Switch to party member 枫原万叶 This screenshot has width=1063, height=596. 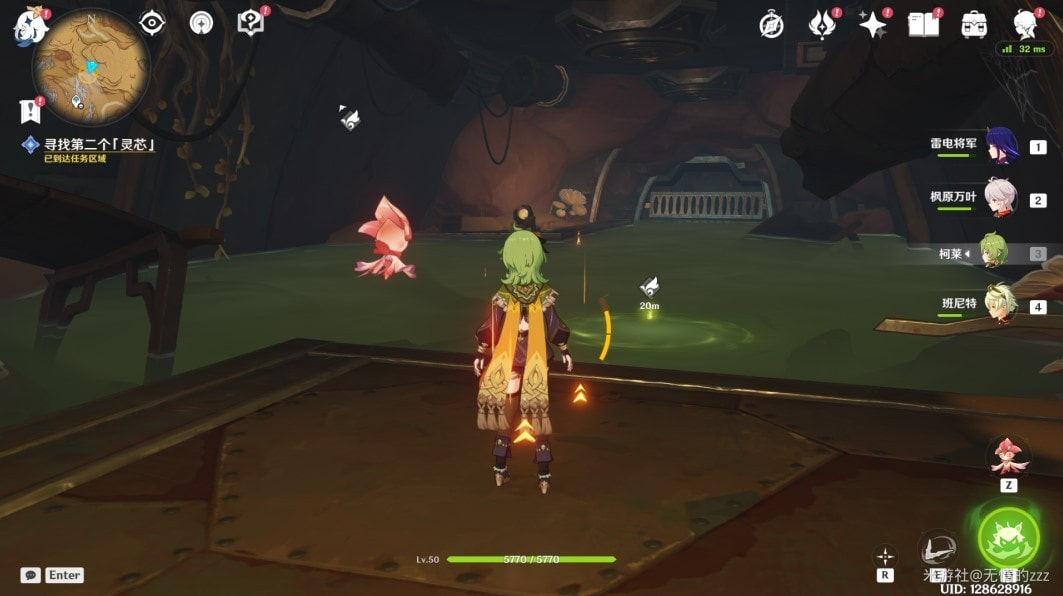(x=1000, y=199)
